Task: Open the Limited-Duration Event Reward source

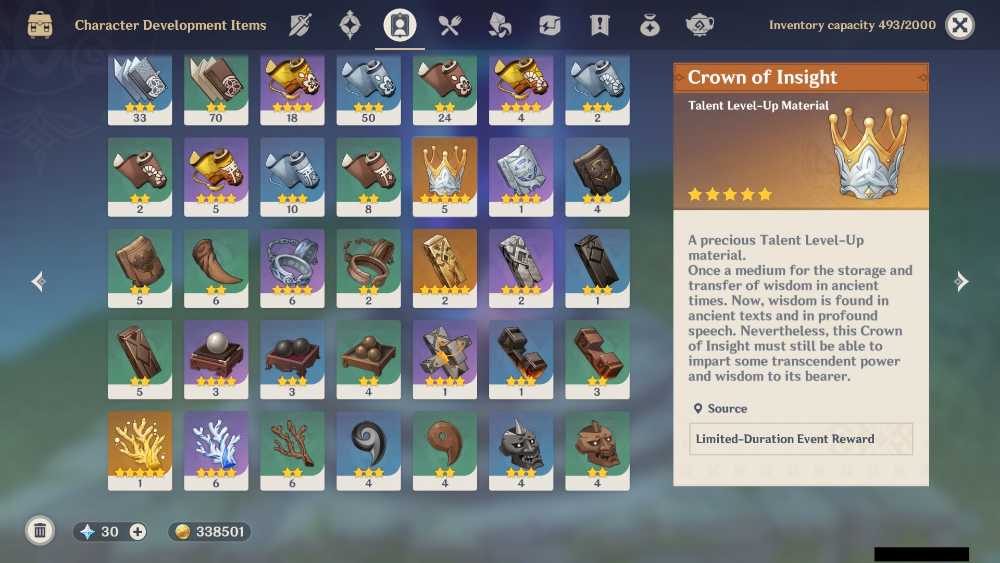Action: (x=800, y=439)
